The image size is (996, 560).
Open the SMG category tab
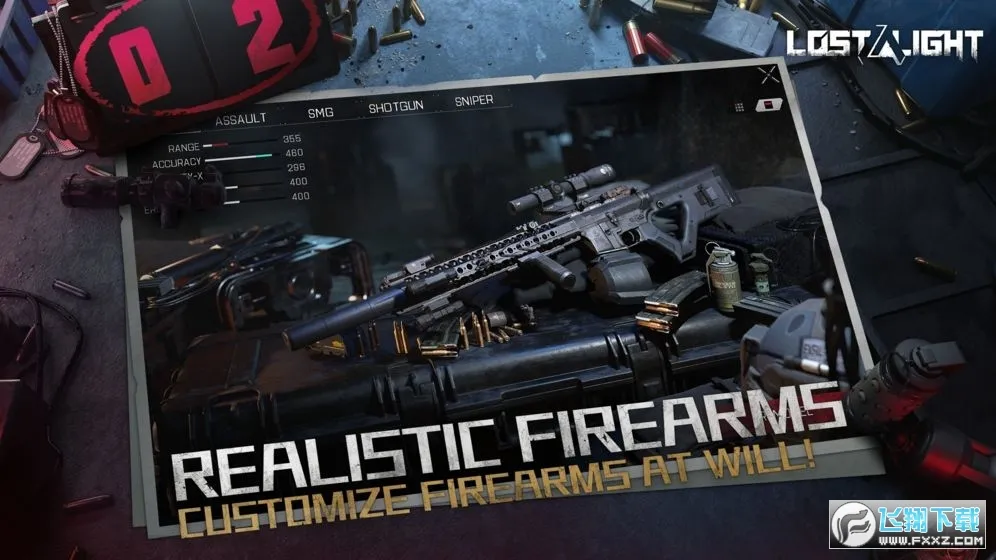coord(321,112)
